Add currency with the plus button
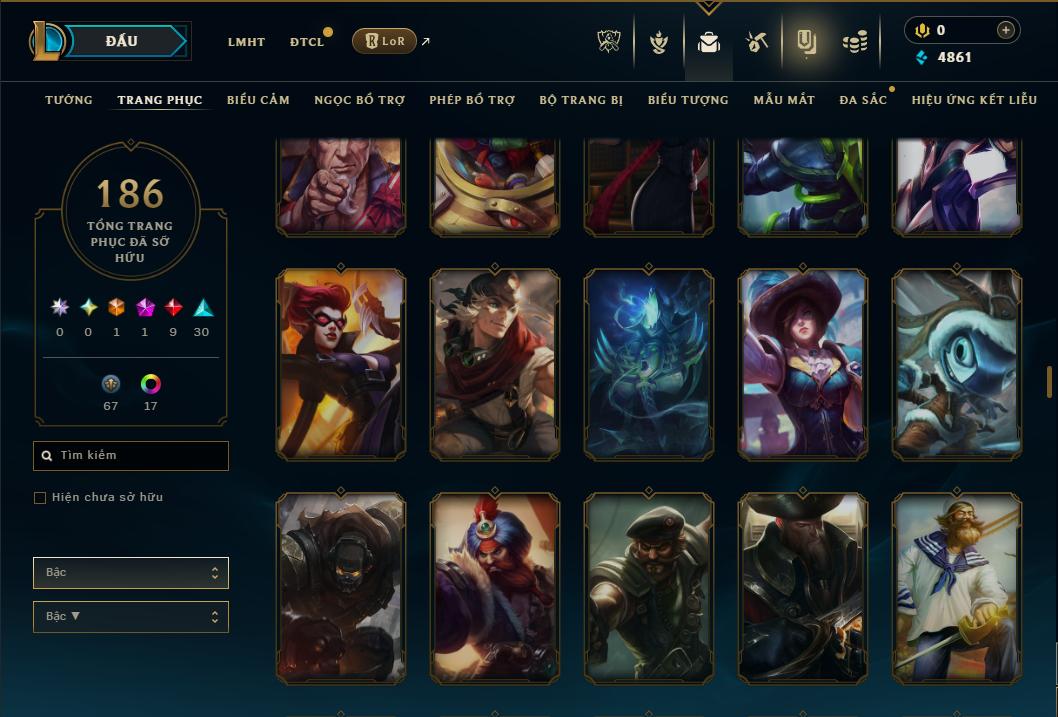This screenshot has height=717, width=1058. click(1005, 30)
